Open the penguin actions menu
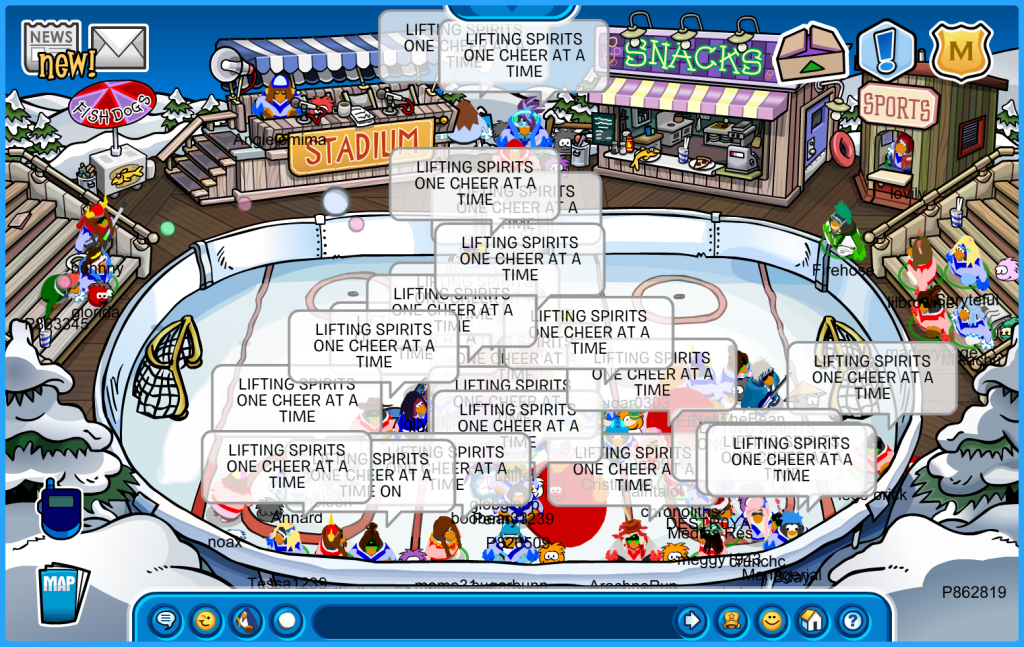The image size is (1024, 647). pos(246,621)
